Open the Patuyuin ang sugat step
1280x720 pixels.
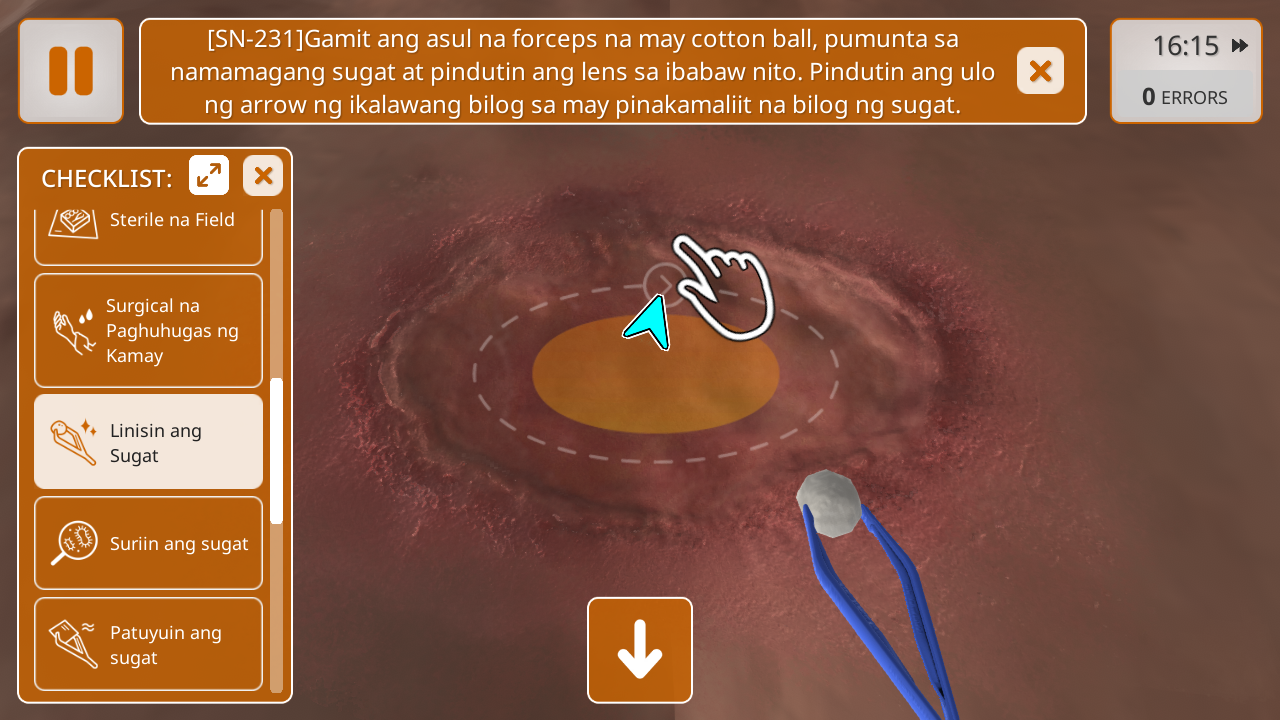[149, 644]
